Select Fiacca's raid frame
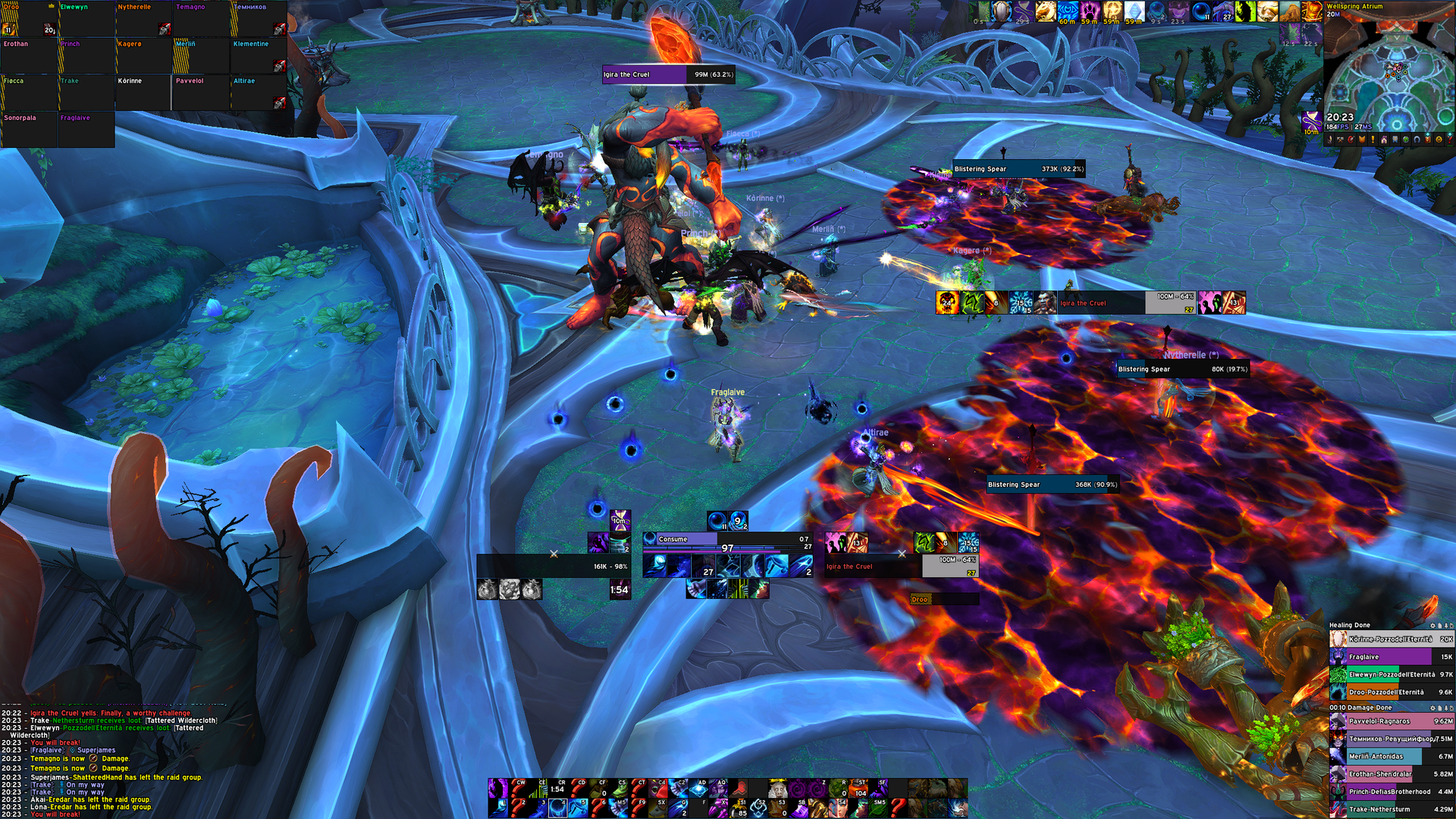The width and height of the screenshot is (1456, 819). pyautogui.click(x=29, y=93)
